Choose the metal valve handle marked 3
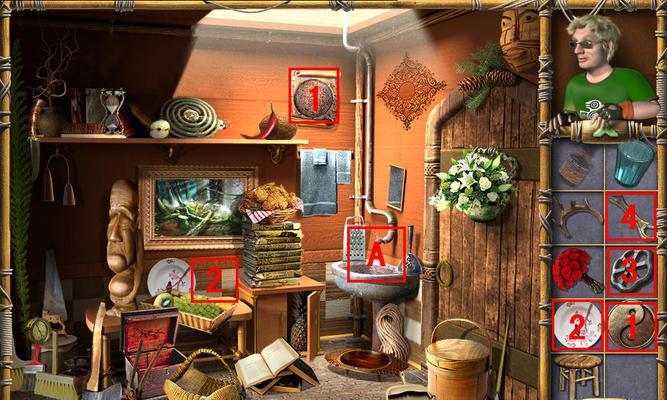 [631, 270]
